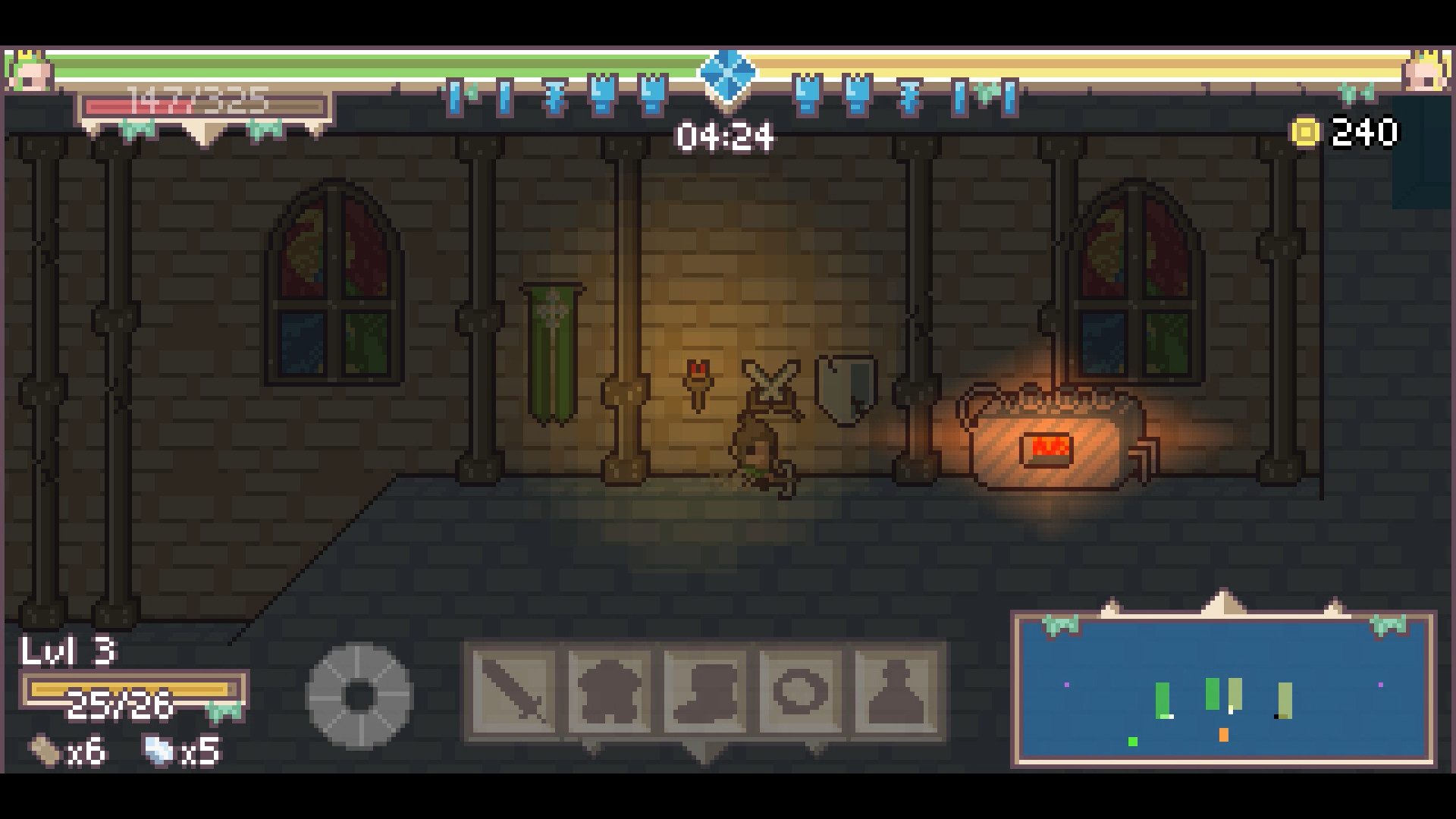Expand the countdown timer 04:24
Screen dimensions: 1456x819
point(726,136)
